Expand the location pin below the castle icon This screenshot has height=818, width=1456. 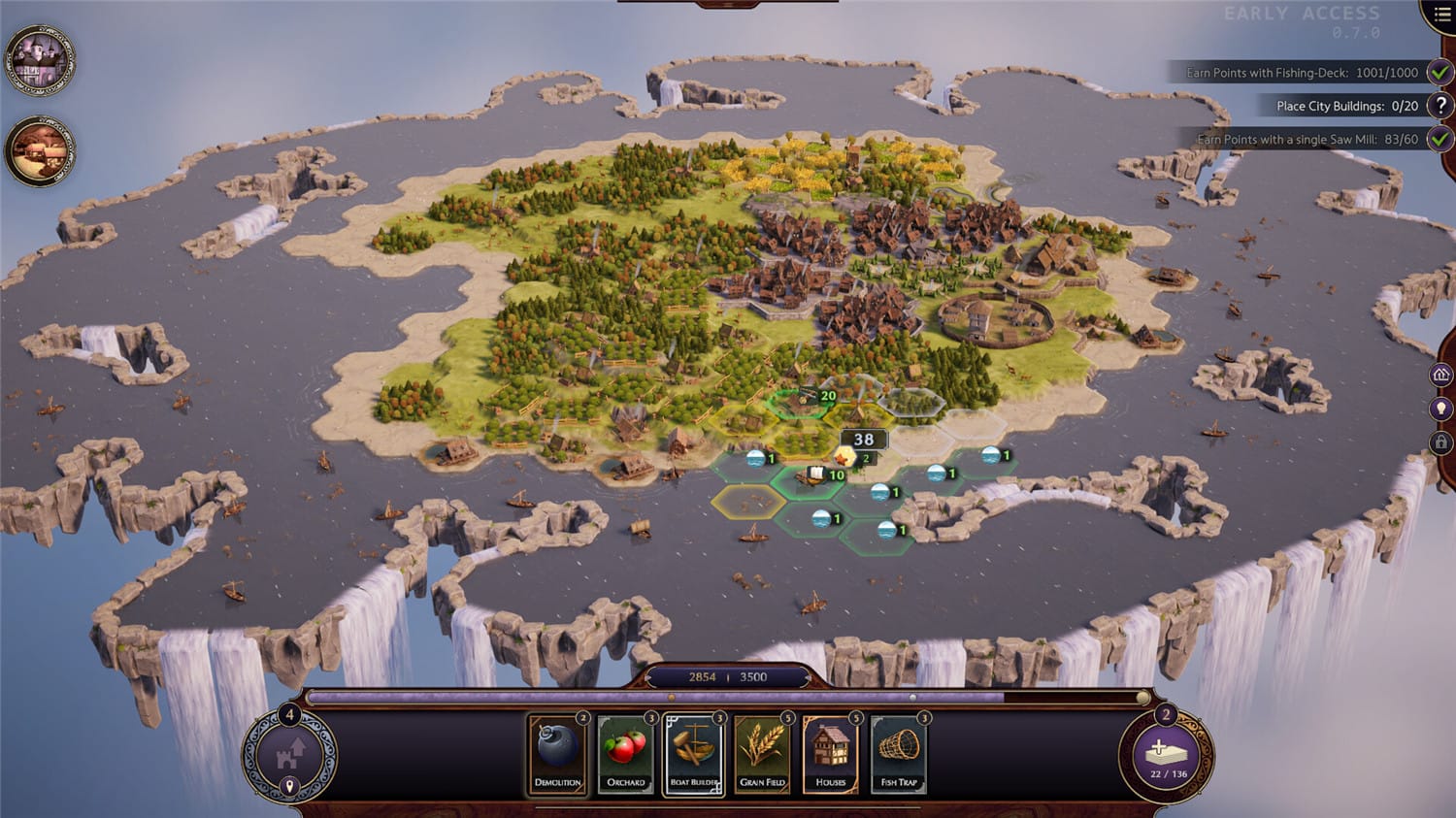click(290, 785)
